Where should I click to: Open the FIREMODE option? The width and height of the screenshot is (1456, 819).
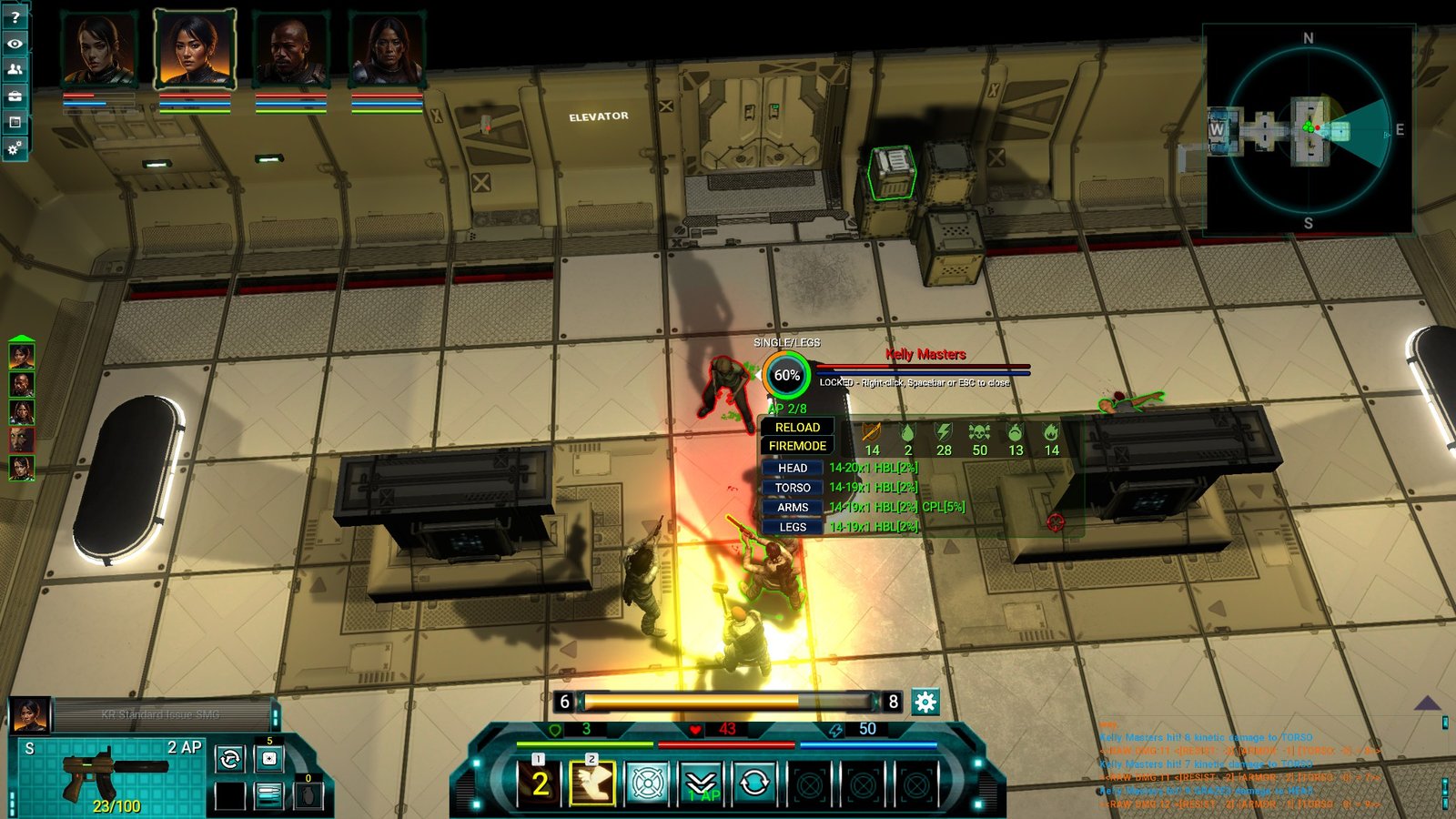coord(797,446)
